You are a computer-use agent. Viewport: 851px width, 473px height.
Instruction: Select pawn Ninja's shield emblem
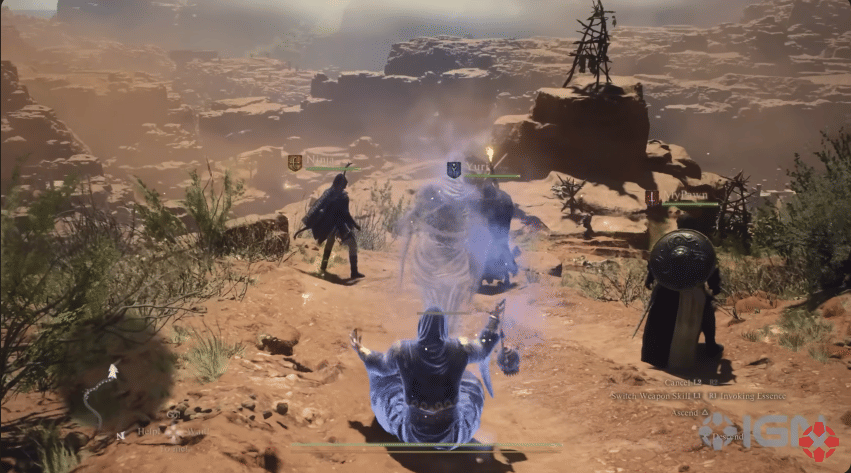[x=295, y=162]
